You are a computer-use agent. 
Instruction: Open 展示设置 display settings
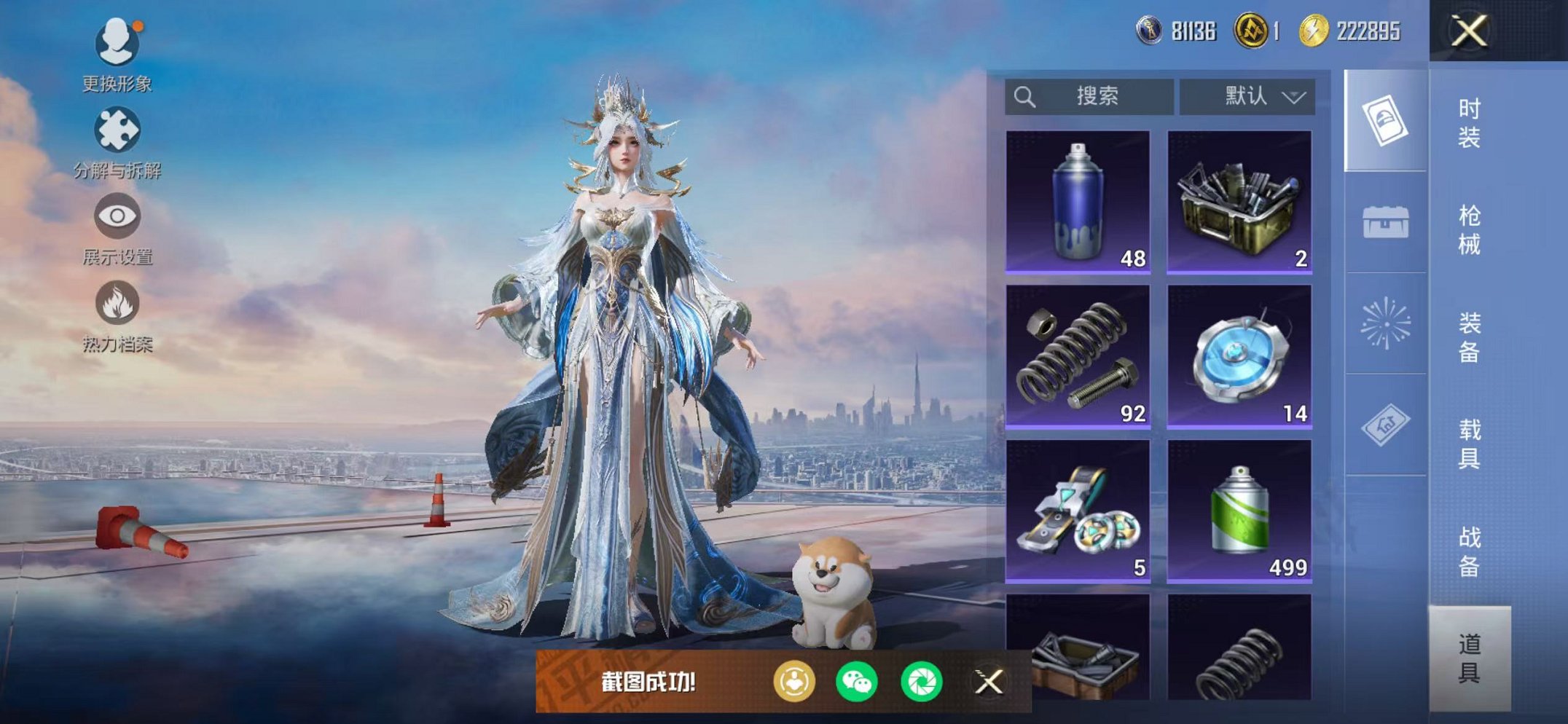[x=117, y=227]
